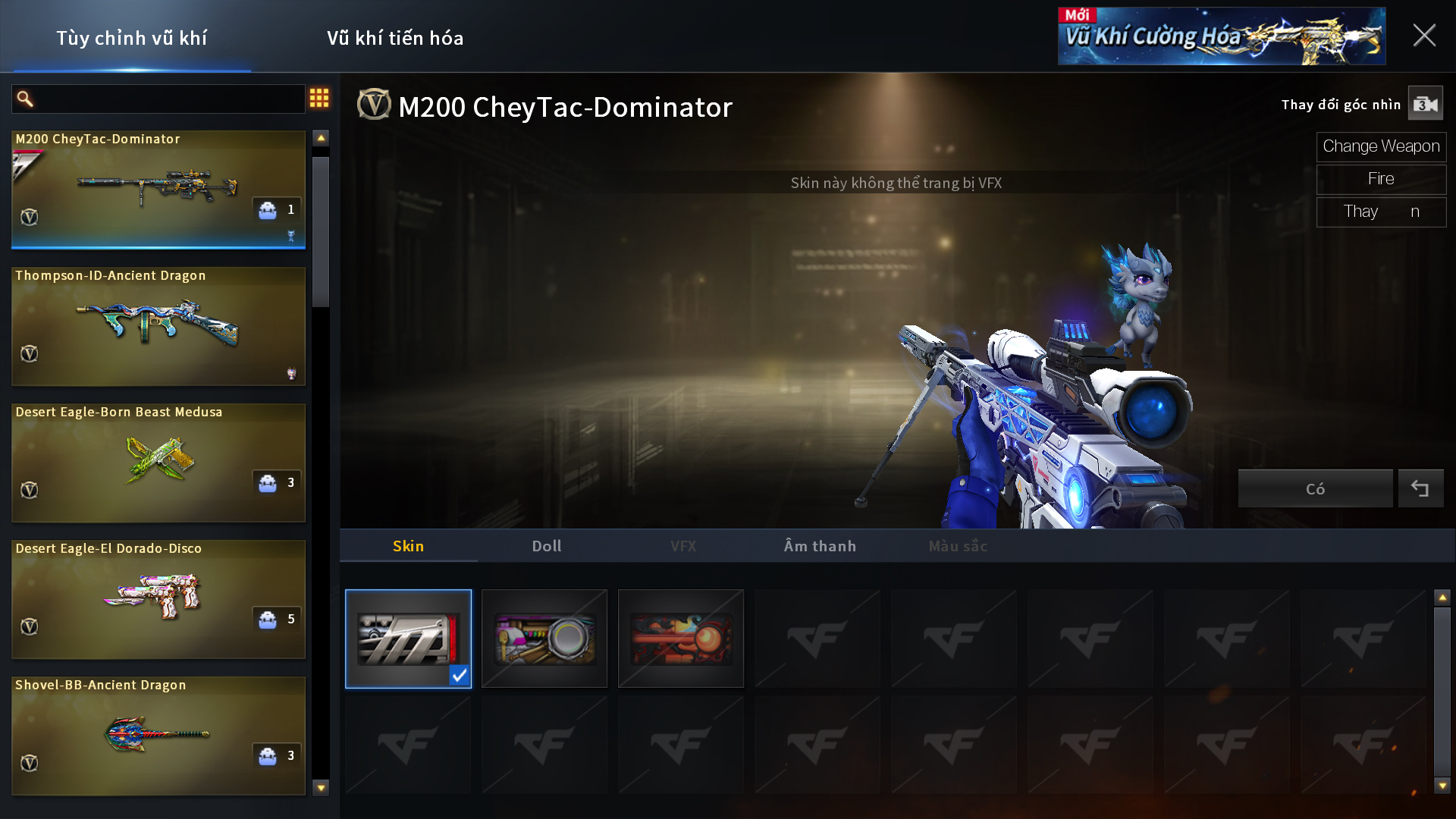
Task: Click the crate icon on M200 CheyTac-Dominator
Action: tap(269, 209)
